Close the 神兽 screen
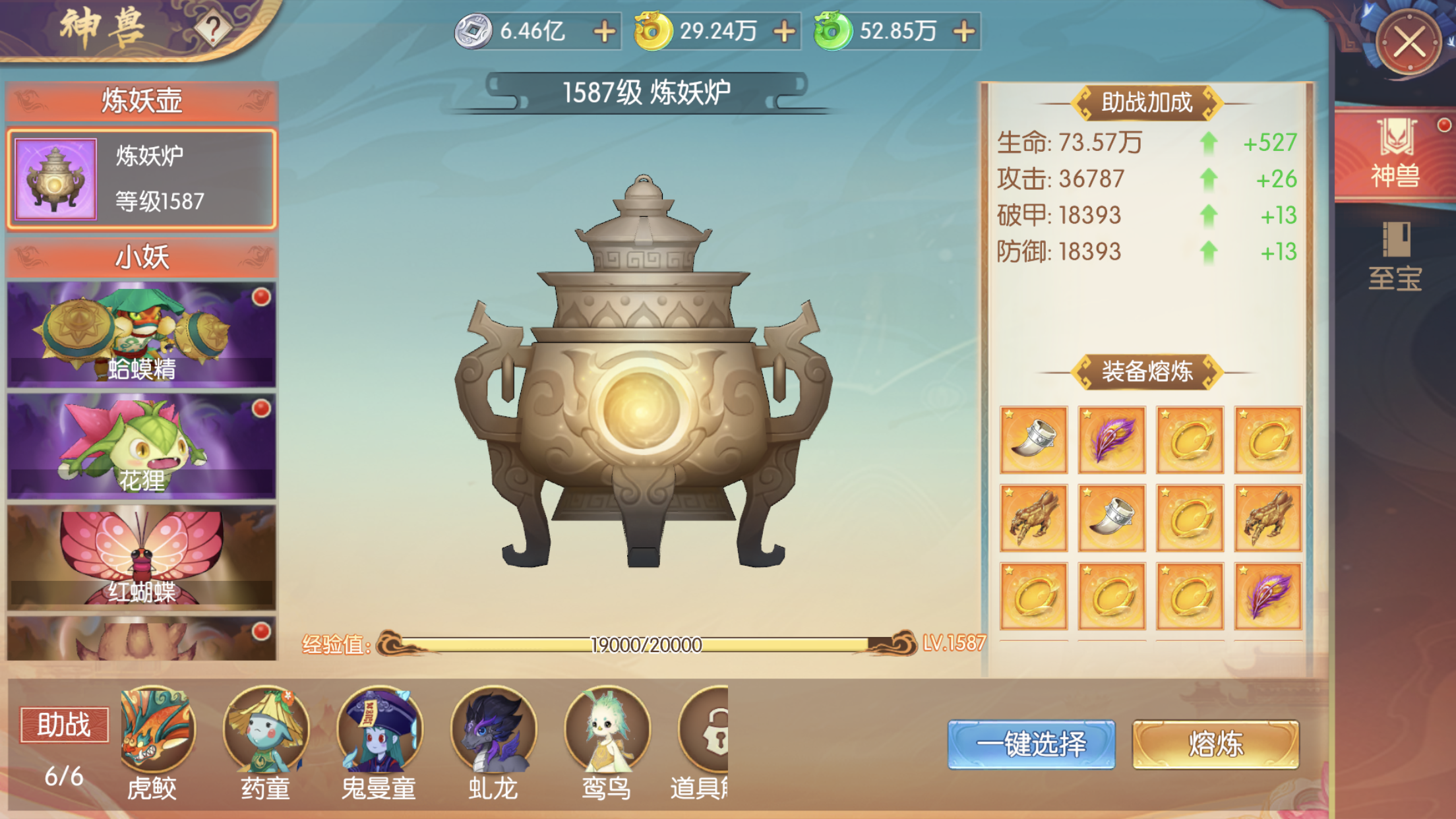 (x=1409, y=43)
